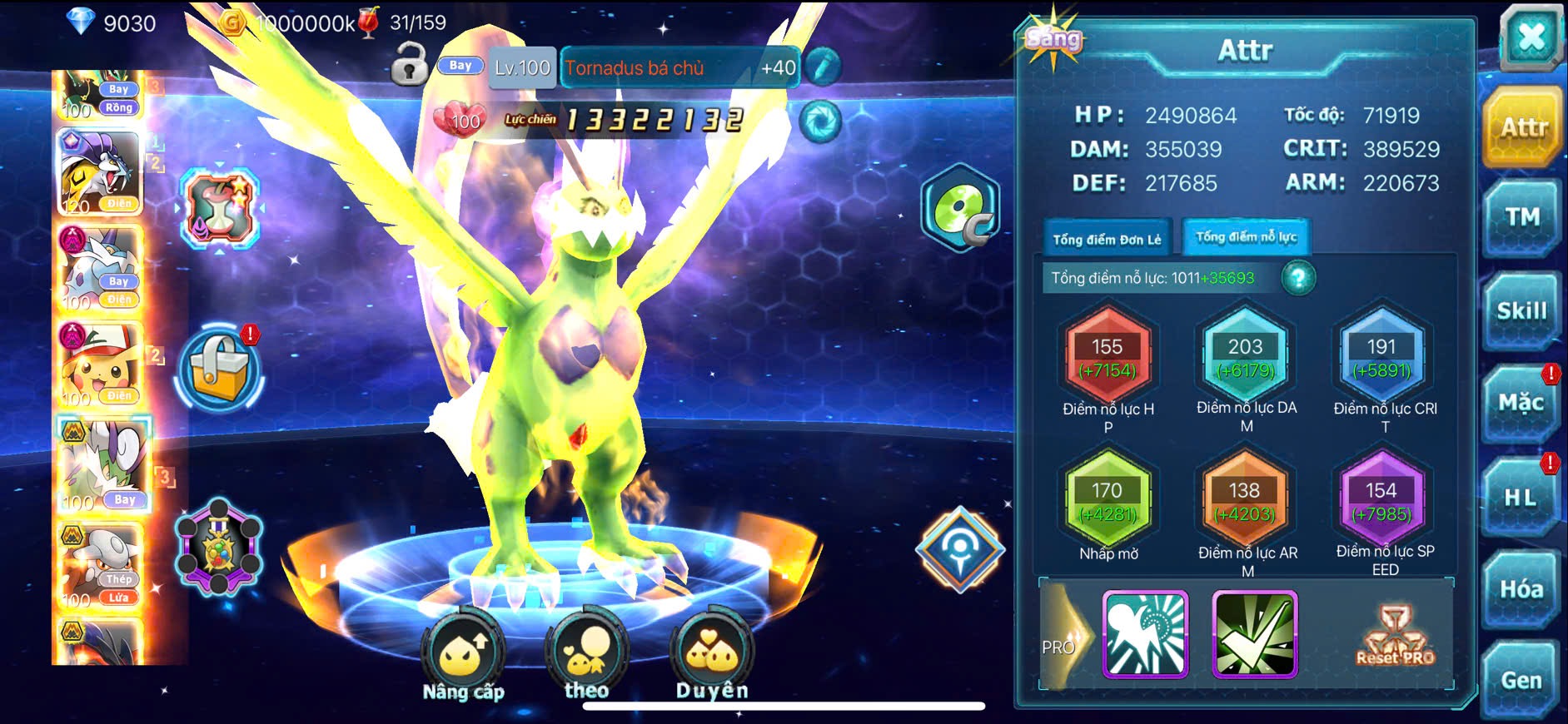Screen dimensions: 1568x724
Task: Switch to the TM side tab
Action: 1521,218
